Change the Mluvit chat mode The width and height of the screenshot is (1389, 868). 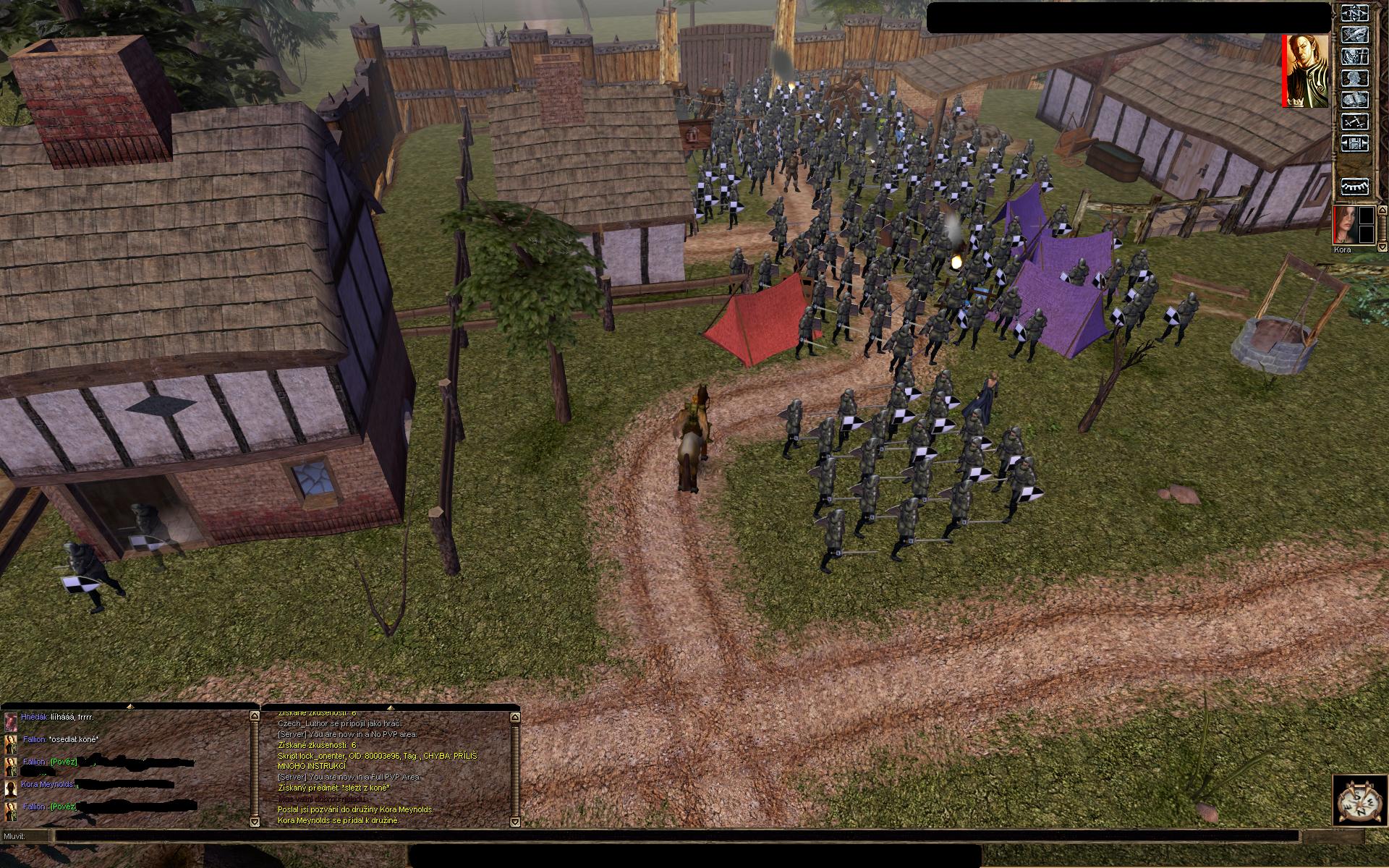tap(14, 836)
